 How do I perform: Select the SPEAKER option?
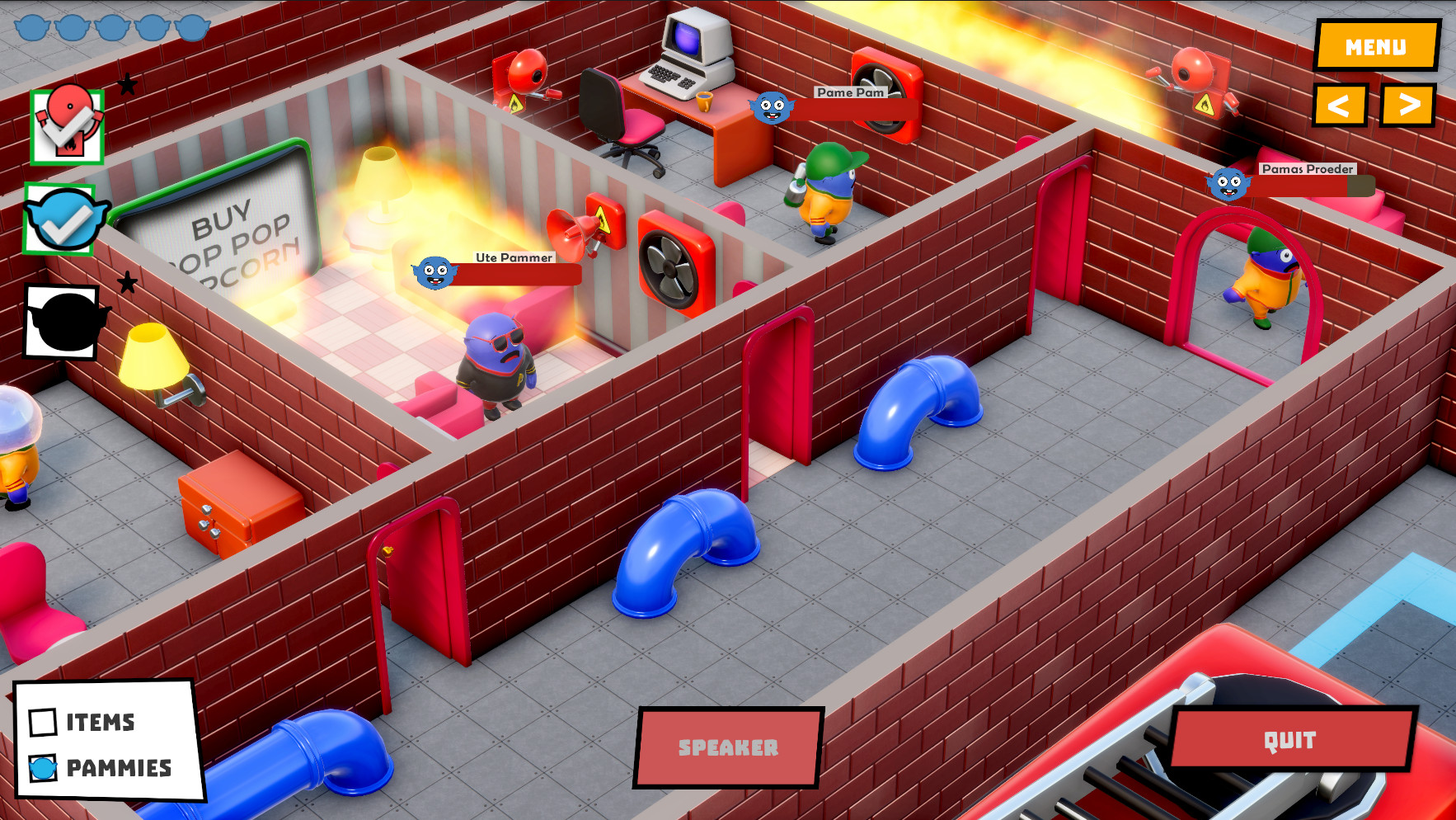(729, 747)
